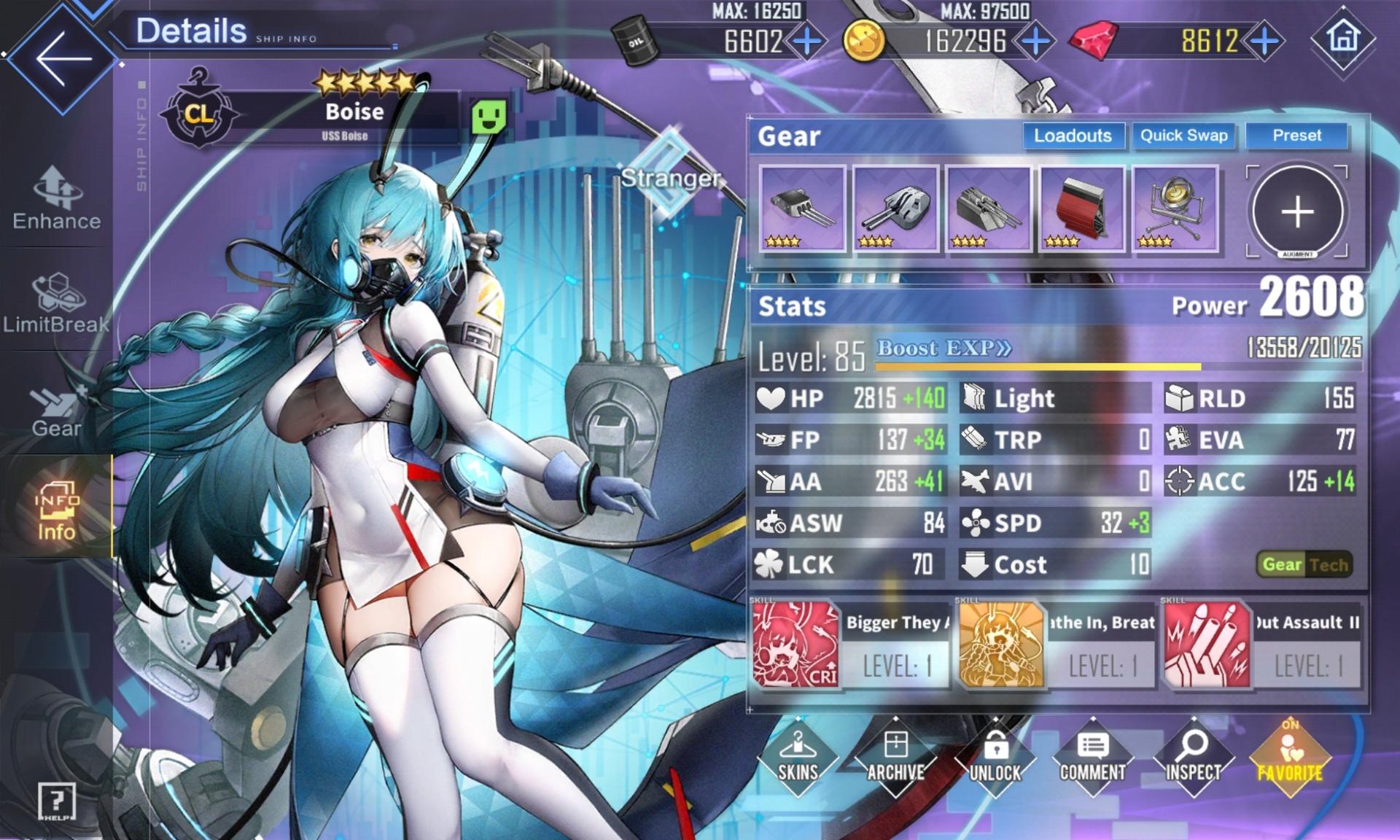
Task: Add more coins with the plus button
Action: point(1035,41)
